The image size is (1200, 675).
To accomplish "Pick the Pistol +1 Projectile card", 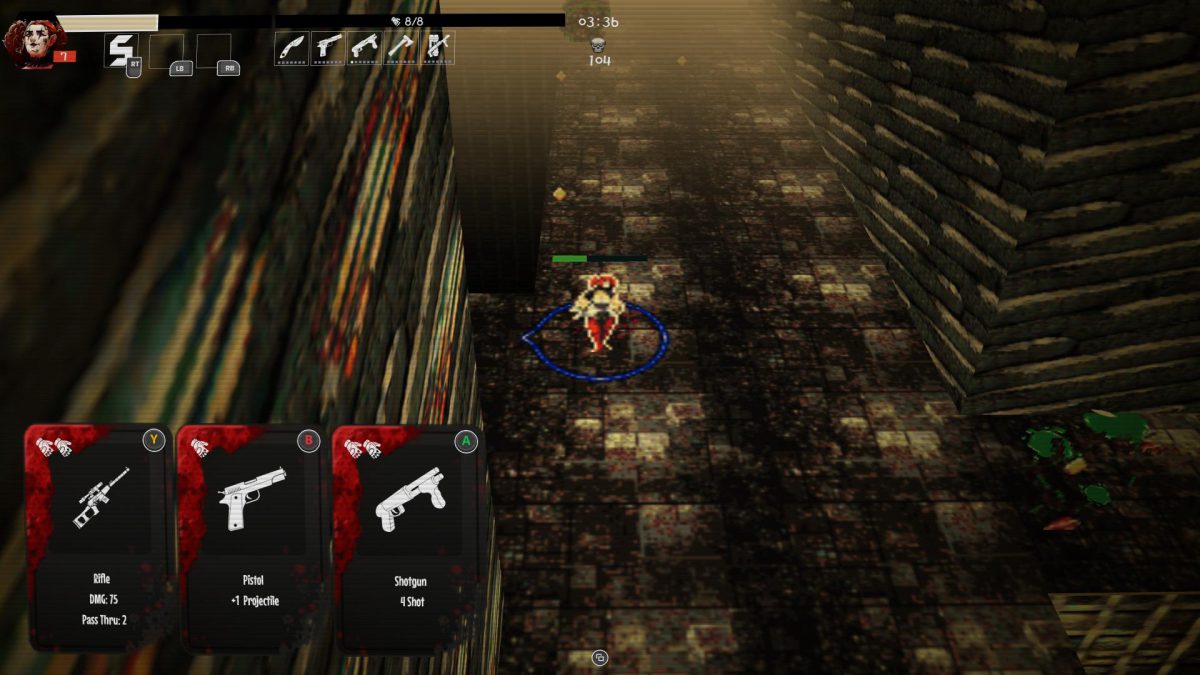I will 252,537.
